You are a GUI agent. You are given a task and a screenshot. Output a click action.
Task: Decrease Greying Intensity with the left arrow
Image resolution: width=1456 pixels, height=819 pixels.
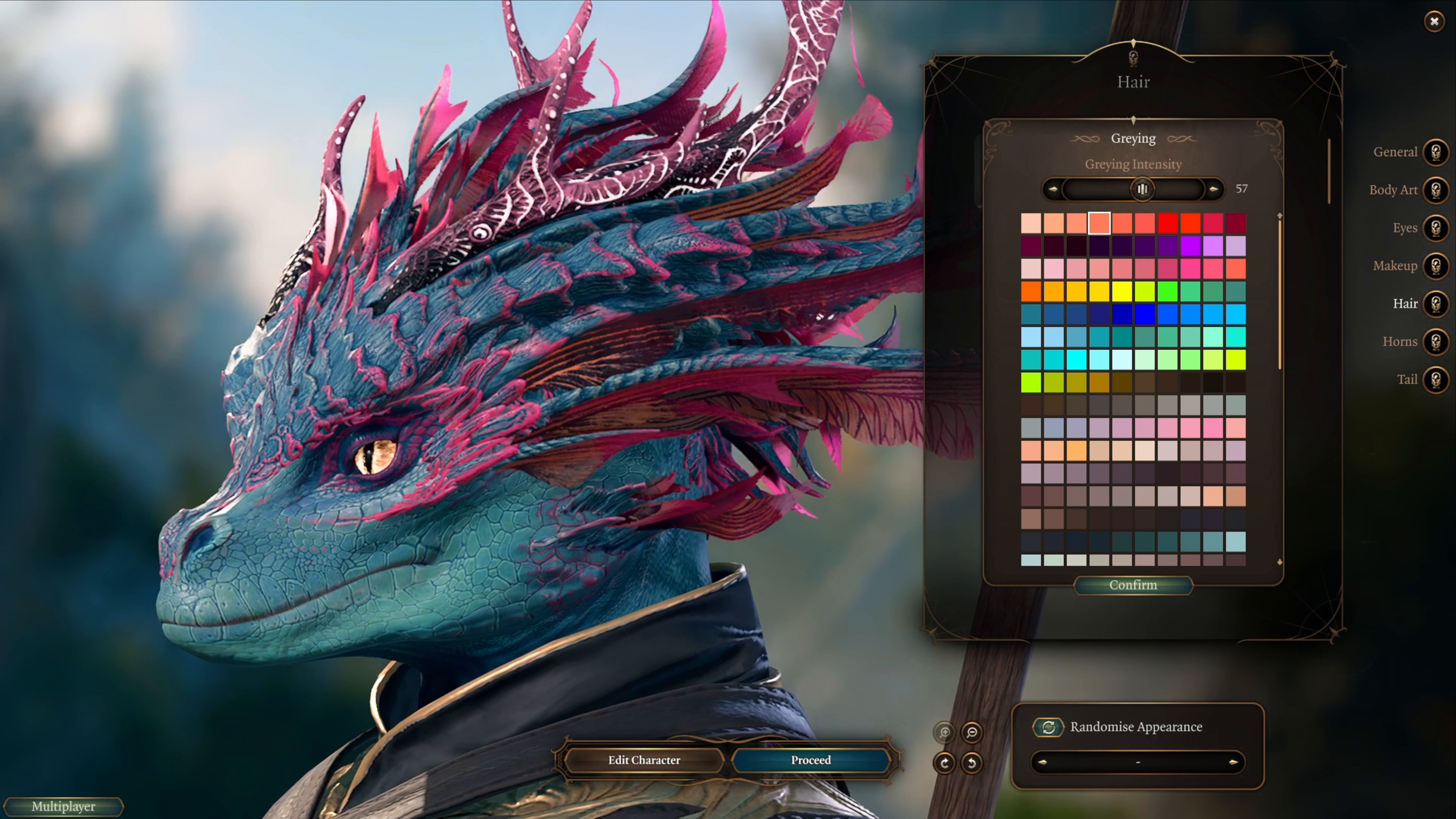(1054, 189)
